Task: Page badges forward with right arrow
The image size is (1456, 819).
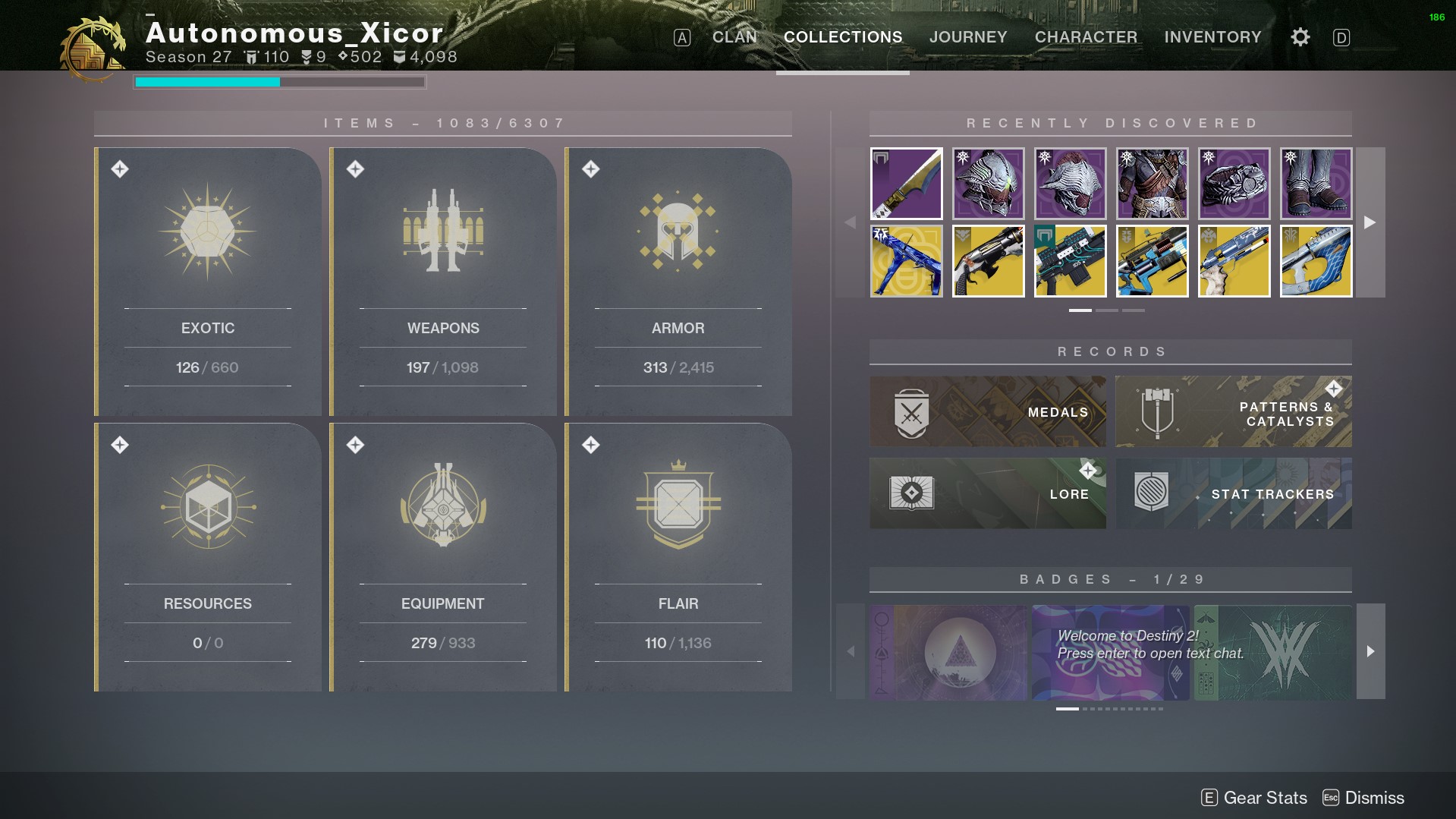Action: tap(1370, 651)
